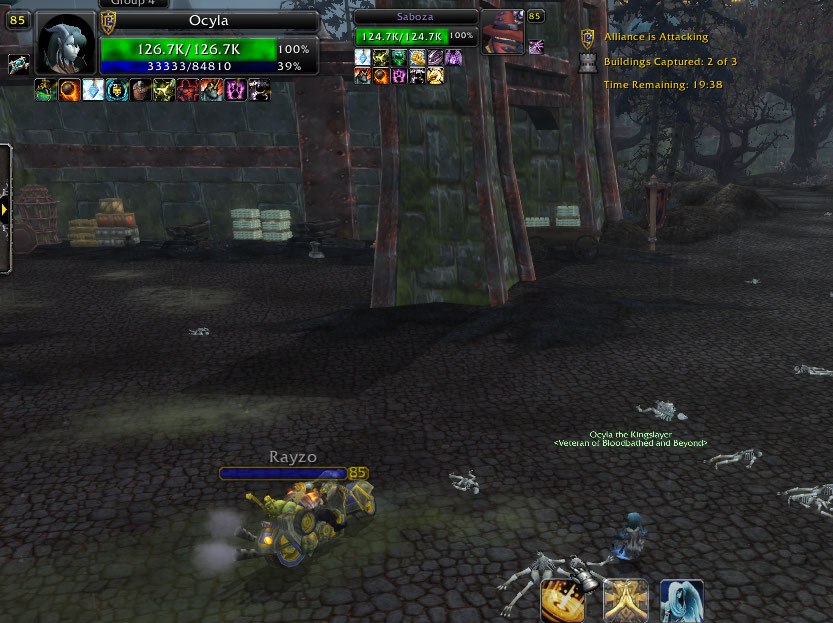Image resolution: width=833 pixels, height=623 pixels.
Task: Click the Alliance is Attacking shield icon
Action: click(588, 38)
